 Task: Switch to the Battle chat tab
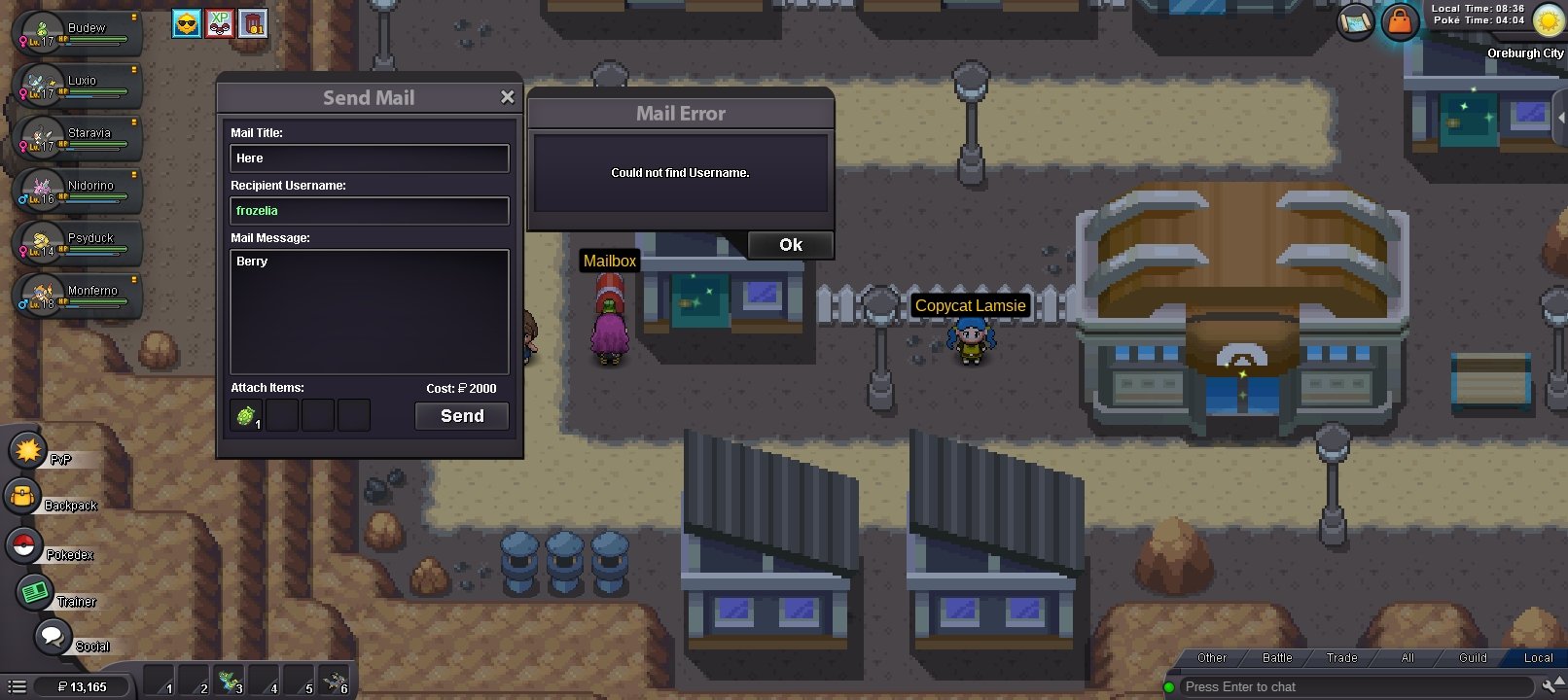1275,657
